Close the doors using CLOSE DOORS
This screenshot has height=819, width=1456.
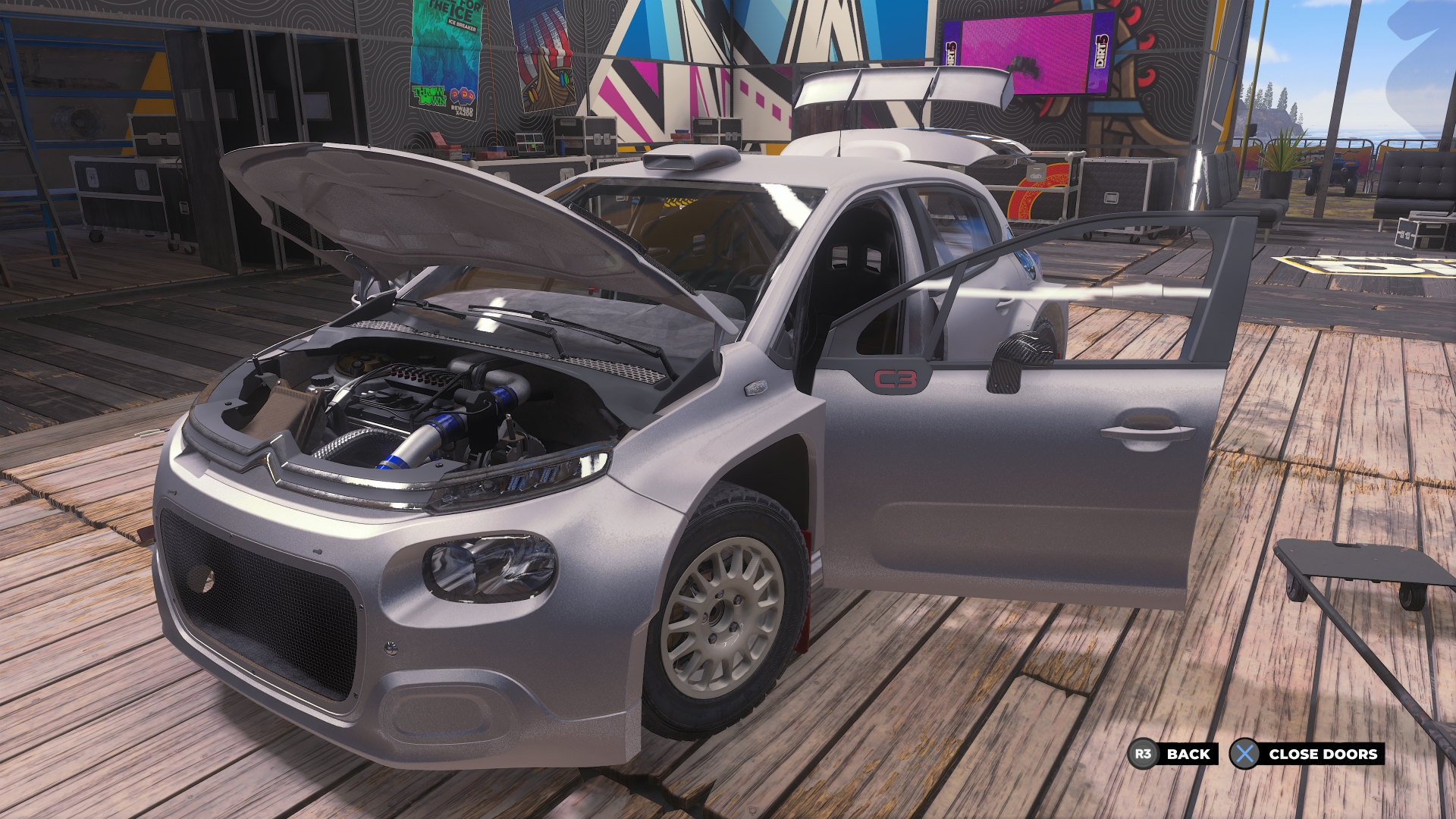[x=1324, y=755]
